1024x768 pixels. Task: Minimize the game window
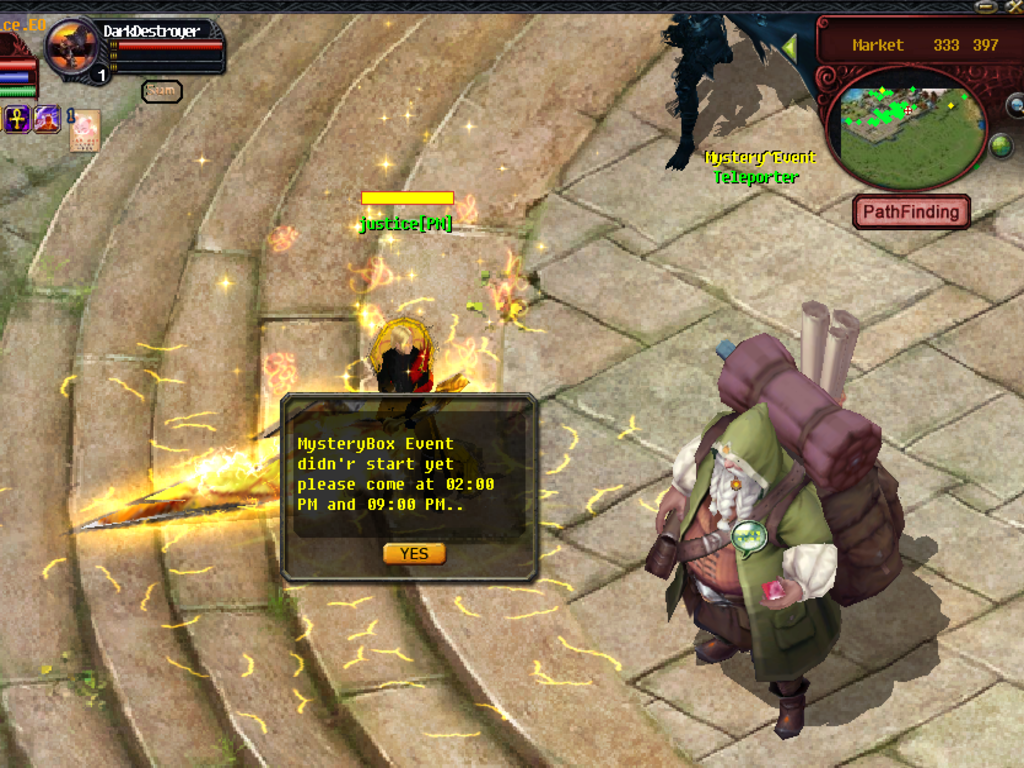(985, 6)
